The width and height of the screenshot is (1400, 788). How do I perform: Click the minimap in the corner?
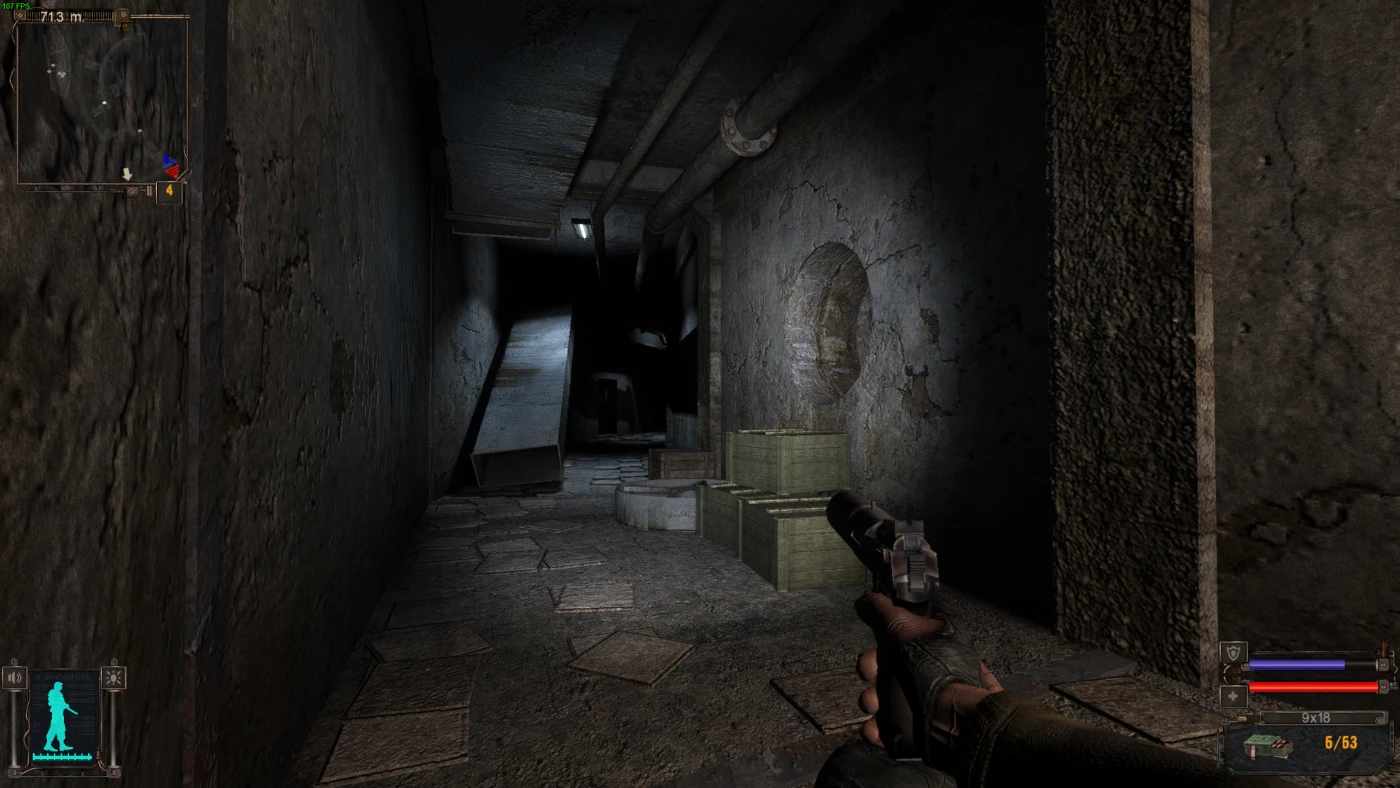click(x=101, y=100)
